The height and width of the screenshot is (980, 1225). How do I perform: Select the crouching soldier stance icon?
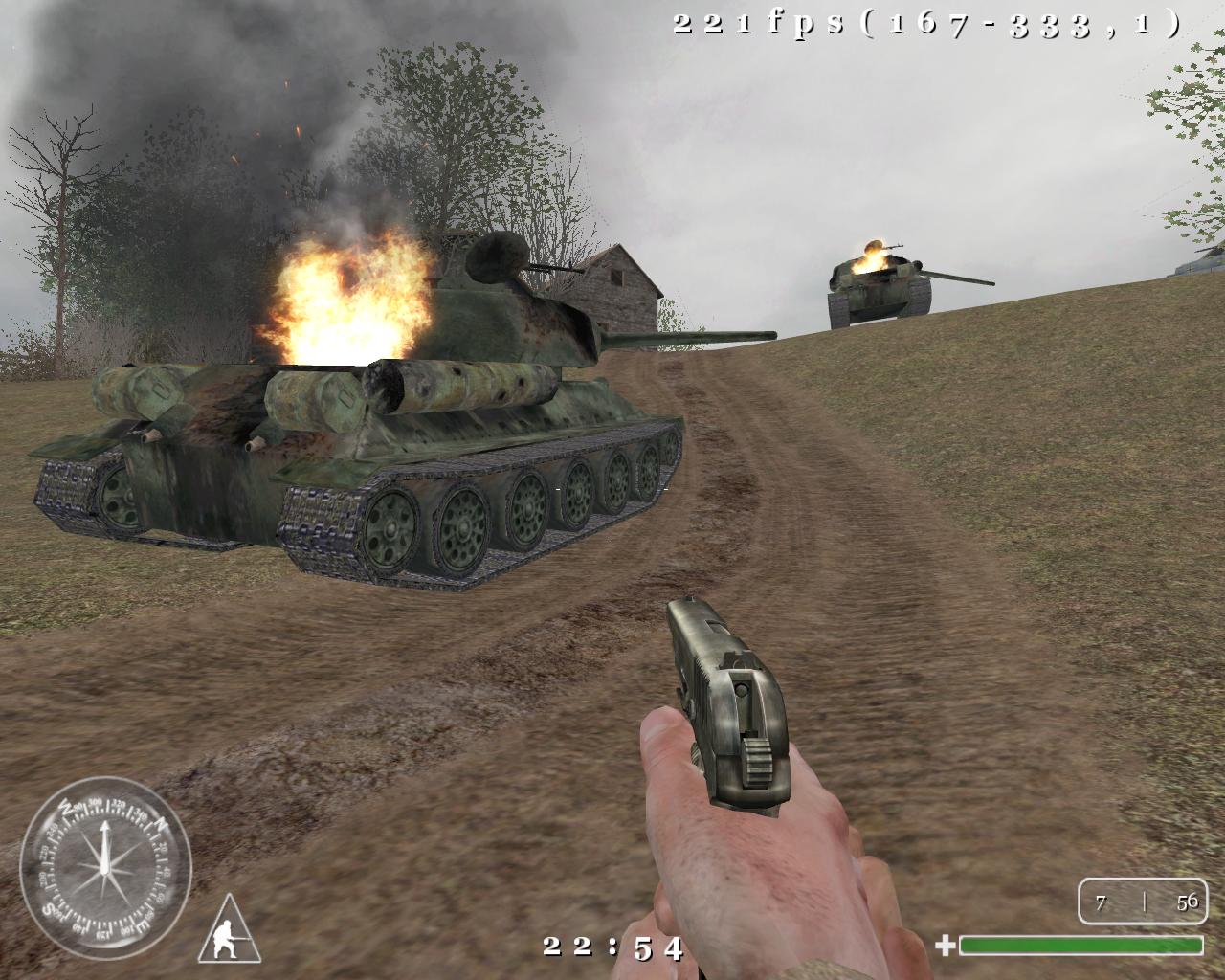[x=230, y=932]
